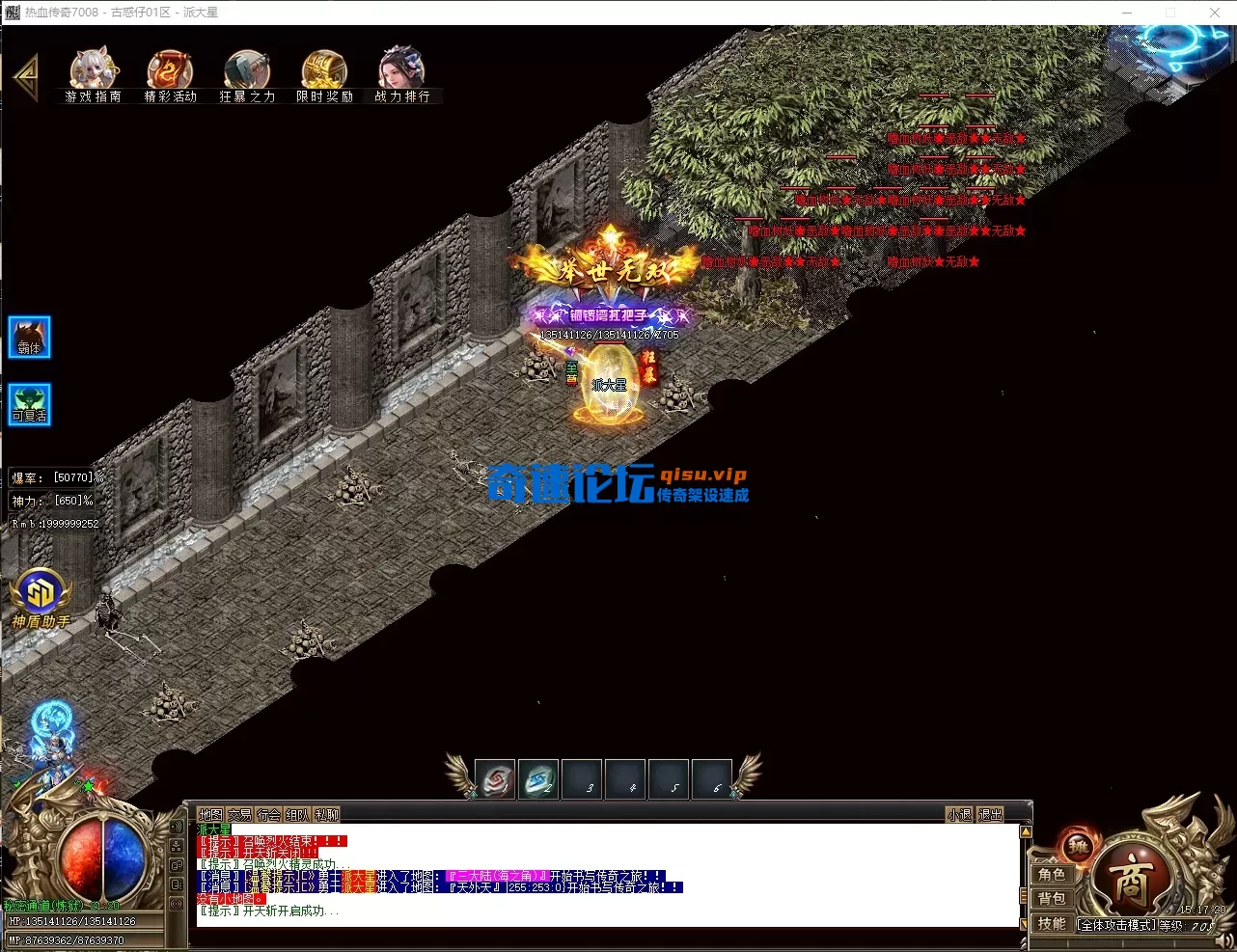
Task: Switch chat to the 组队 team tab
Action: (297, 815)
